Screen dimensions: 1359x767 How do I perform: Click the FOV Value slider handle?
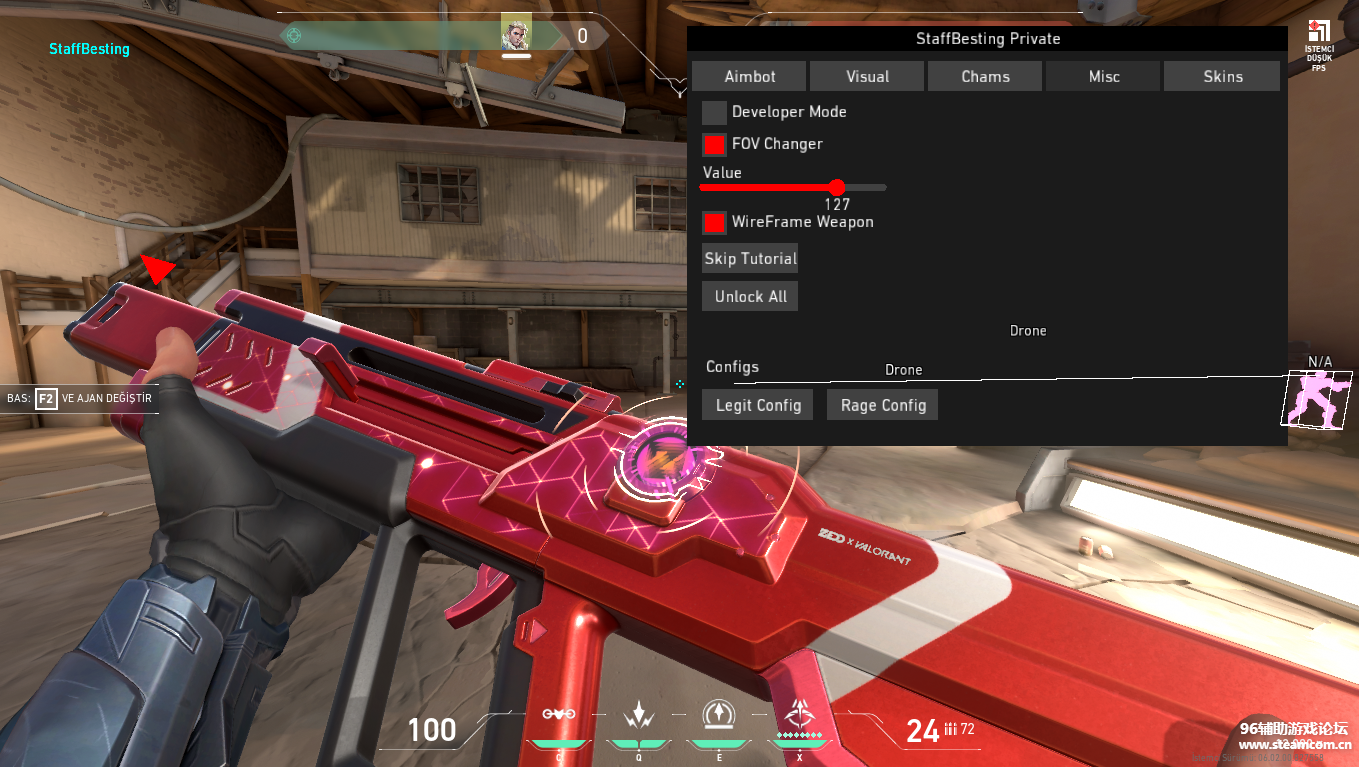click(837, 187)
